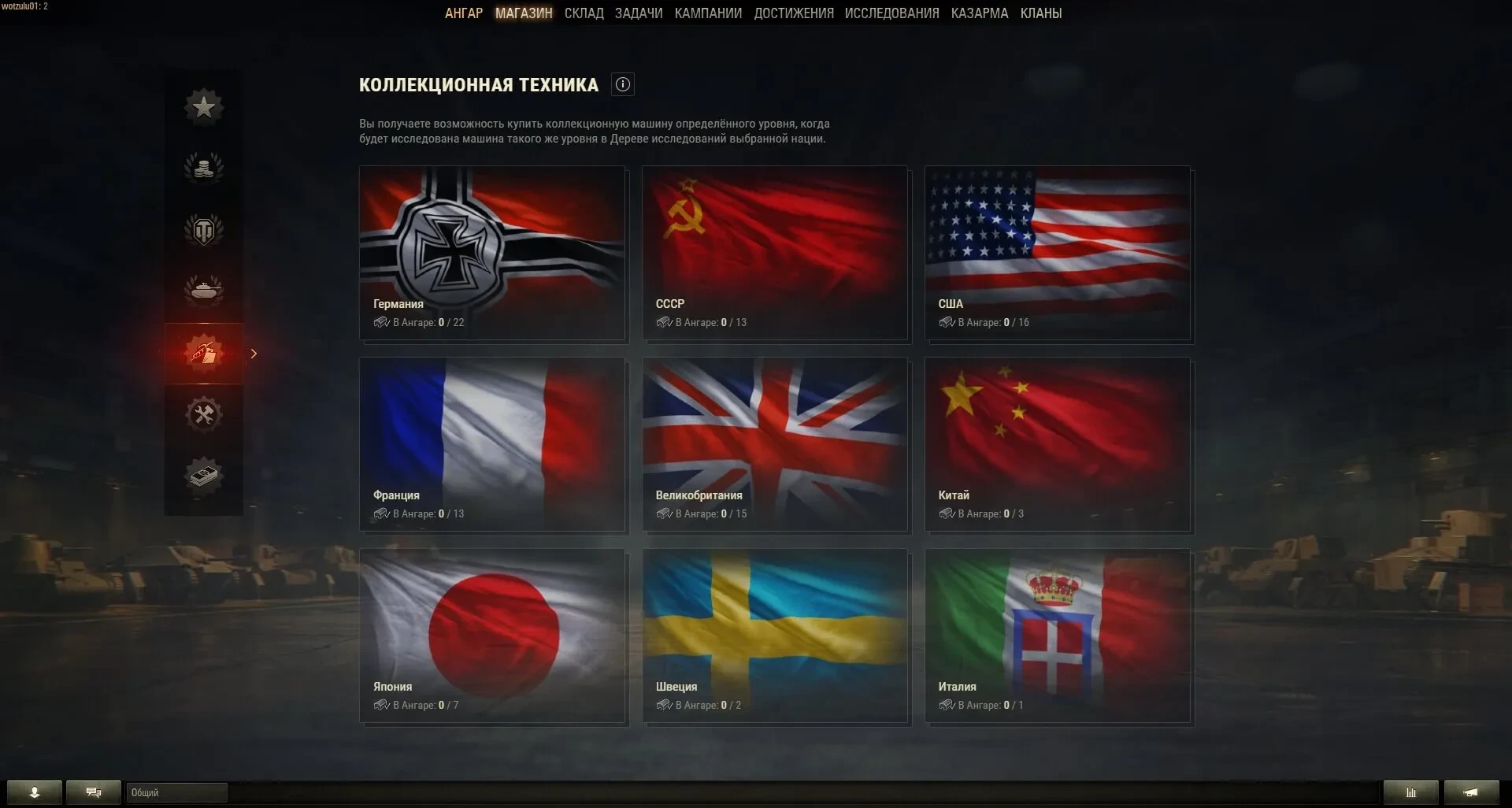Viewport: 1512px width, 808px height.
Task: Open the Кампании menu
Action: point(708,13)
